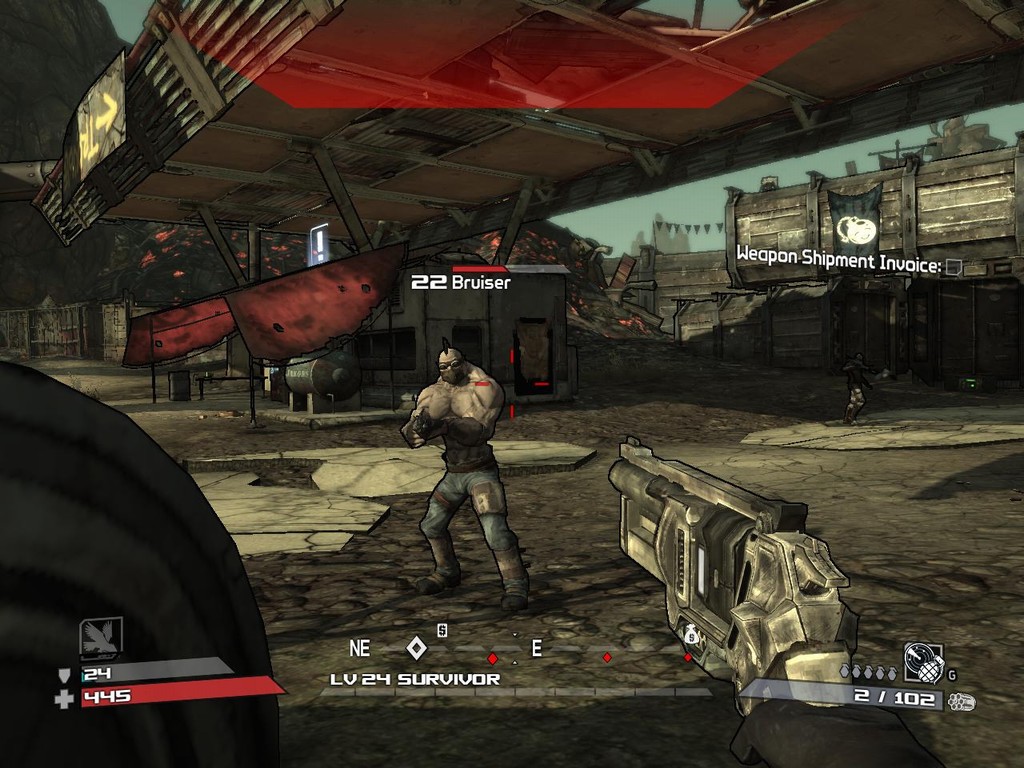Open the Weapon Shipment Invoice objective tracker
The image size is (1024, 768).
(849, 264)
